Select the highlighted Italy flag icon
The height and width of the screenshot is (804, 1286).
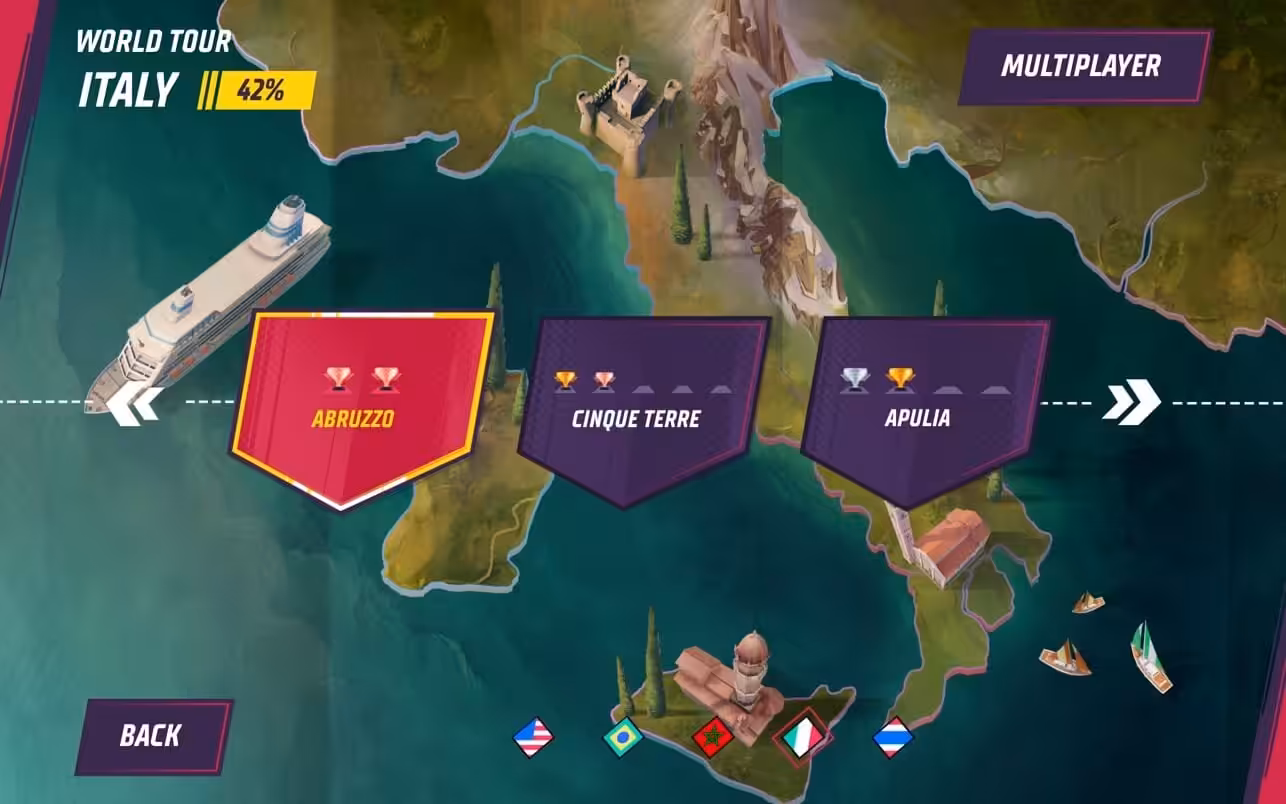pos(806,738)
